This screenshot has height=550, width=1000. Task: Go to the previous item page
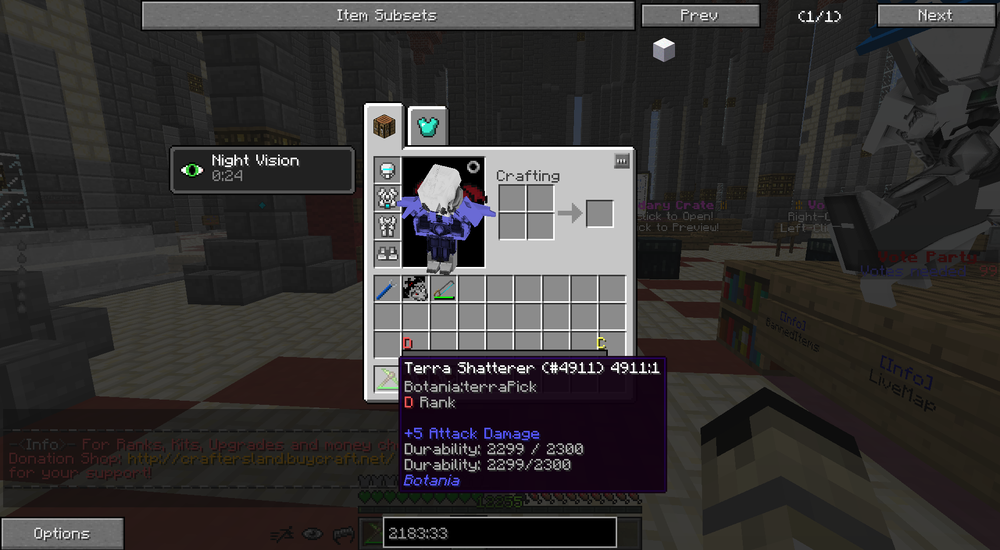tap(698, 15)
